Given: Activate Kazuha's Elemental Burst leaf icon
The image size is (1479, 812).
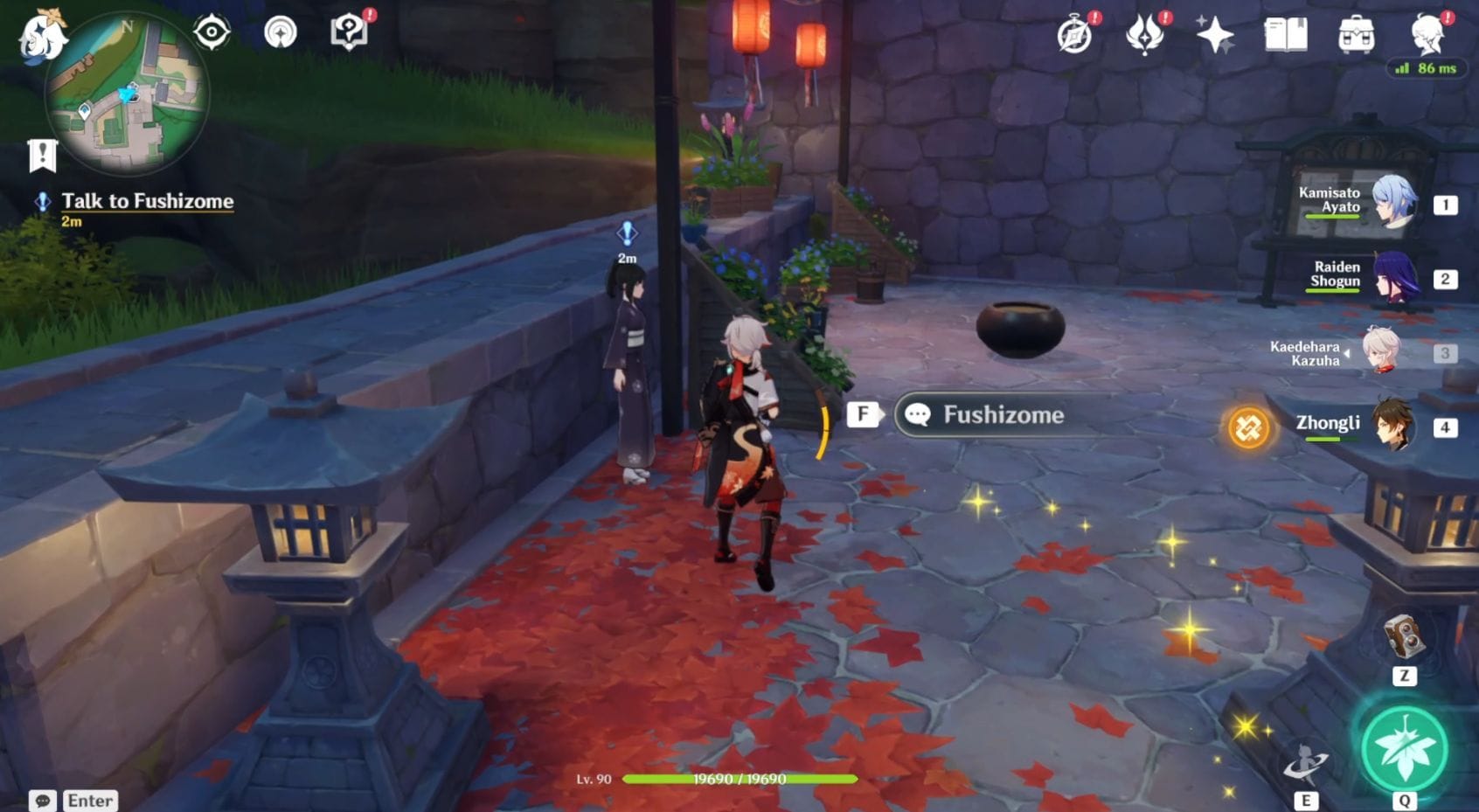Looking at the screenshot, I should [1404, 749].
